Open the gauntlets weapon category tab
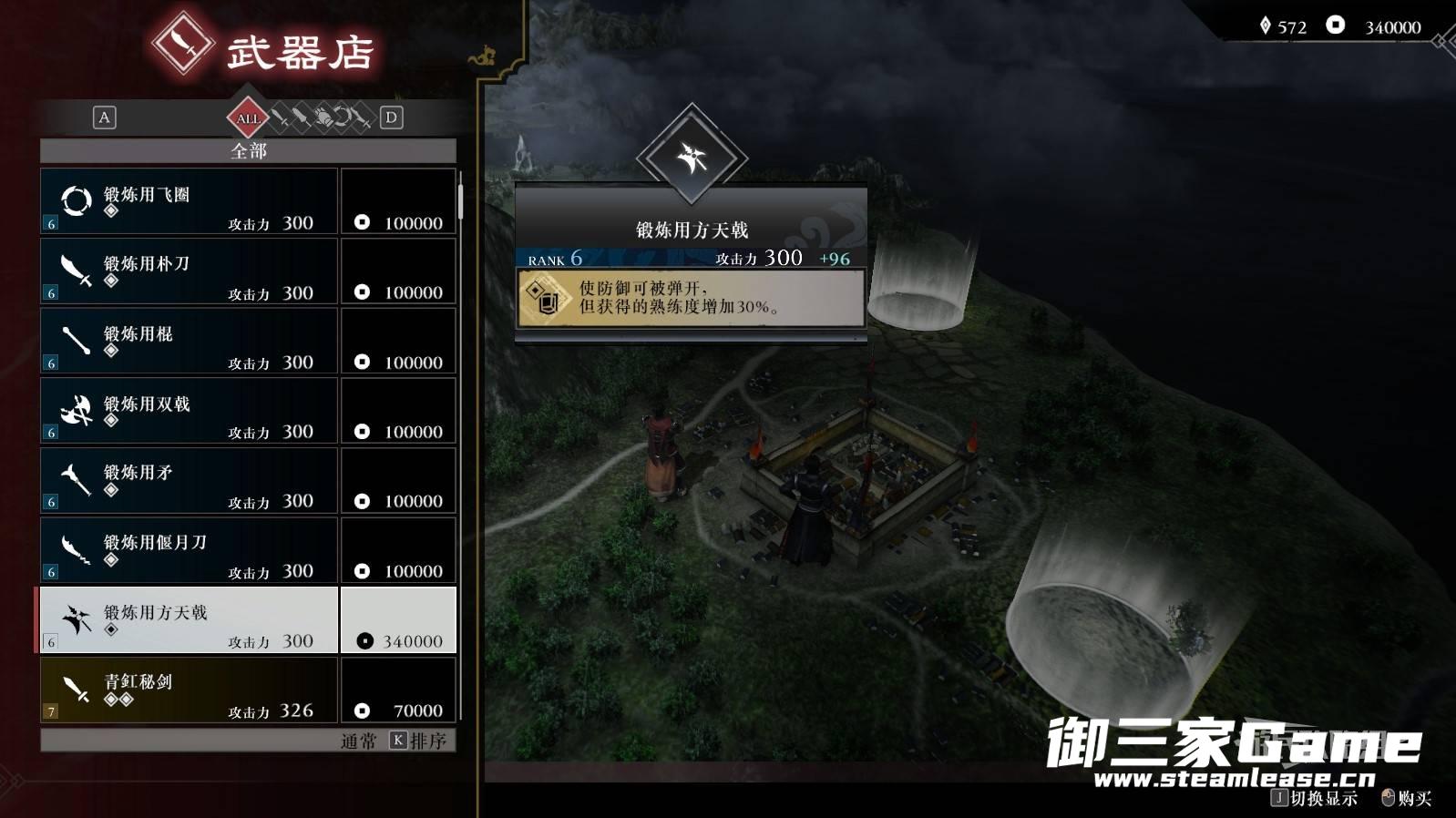Image resolution: width=1456 pixels, height=818 pixels. (323, 118)
